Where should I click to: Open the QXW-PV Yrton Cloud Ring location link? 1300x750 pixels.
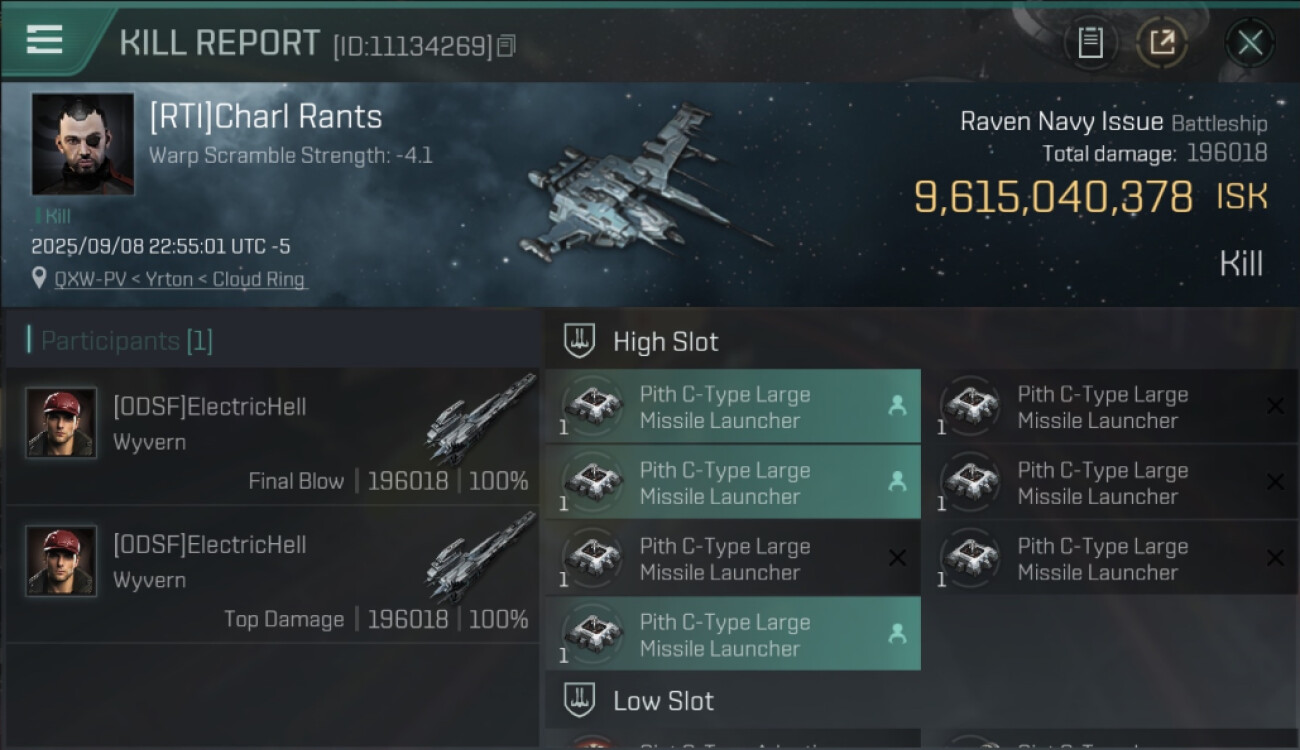pos(180,280)
